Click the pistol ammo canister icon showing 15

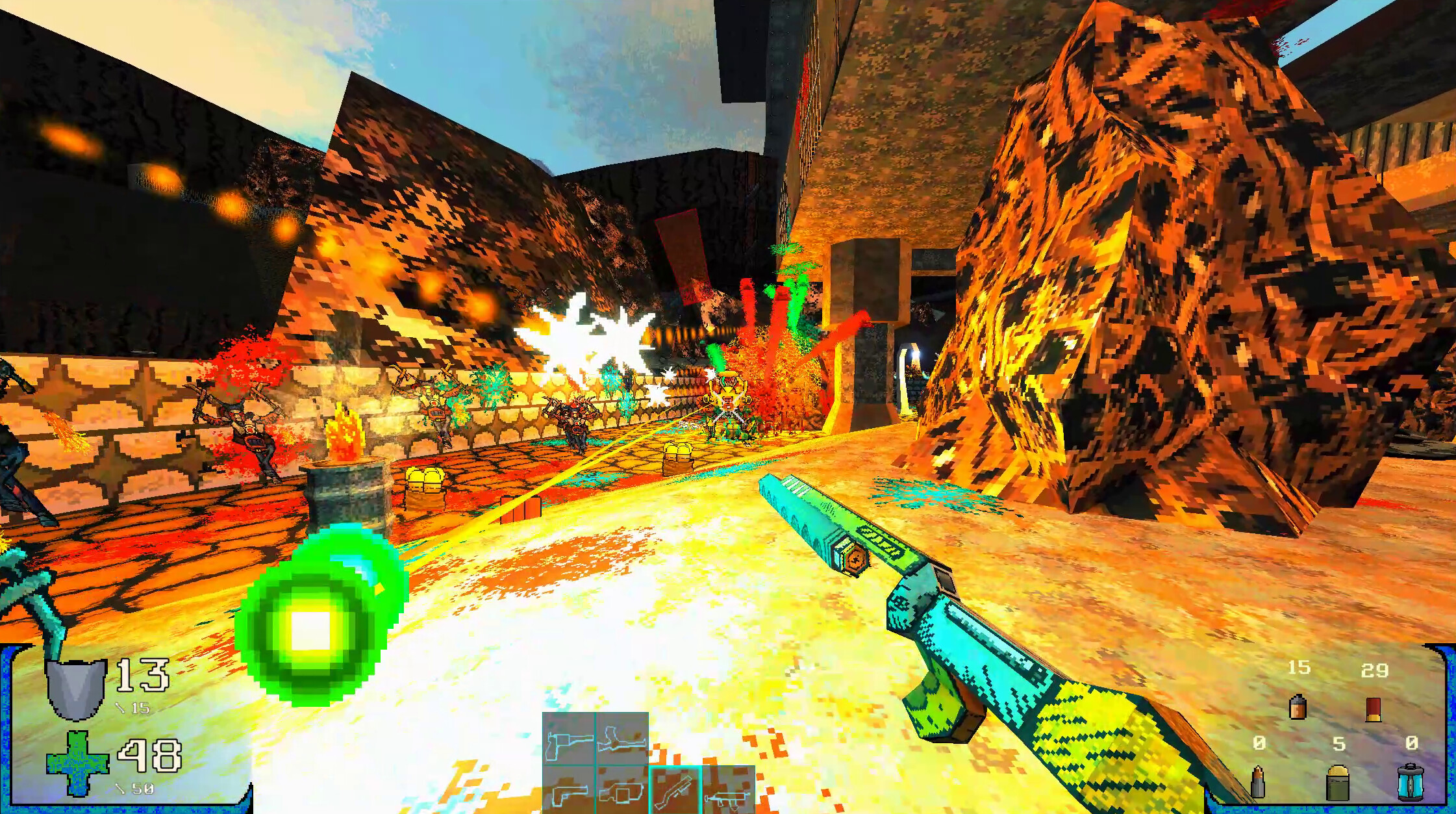click(x=1298, y=707)
